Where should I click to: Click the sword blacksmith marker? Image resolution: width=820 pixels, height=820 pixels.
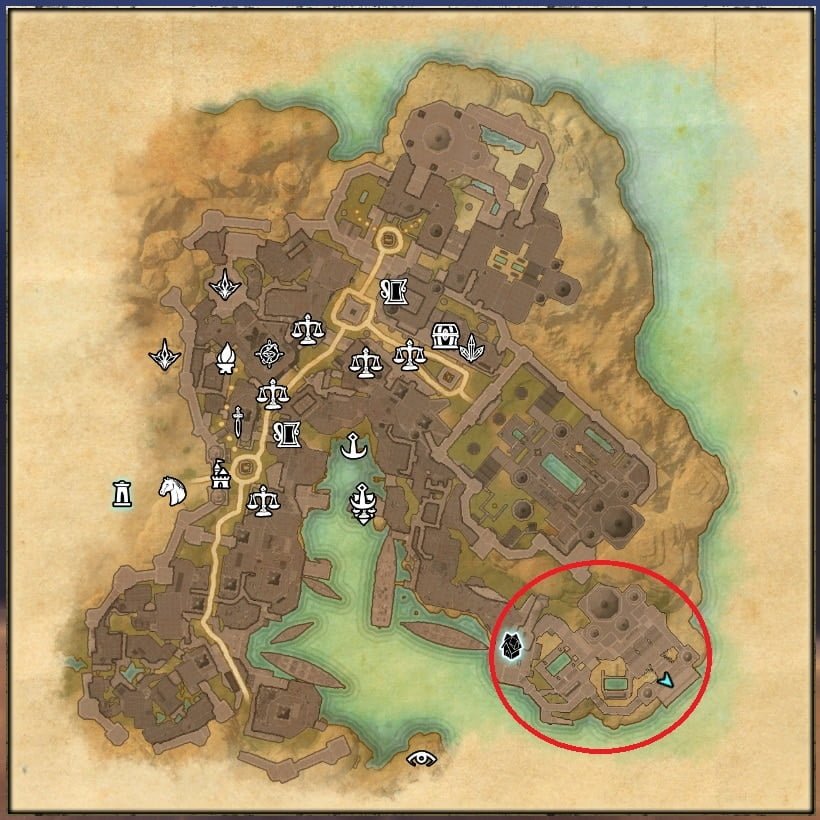(238, 421)
